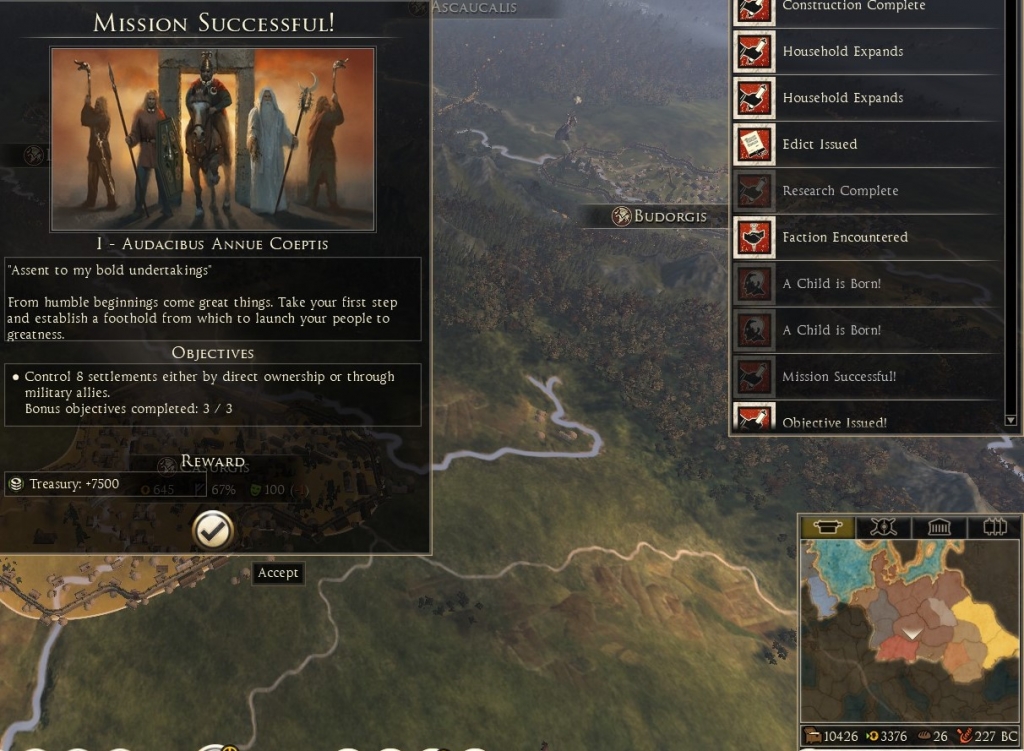
Task: Click the event list scroll-down arrow
Action: click(x=1010, y=420)
